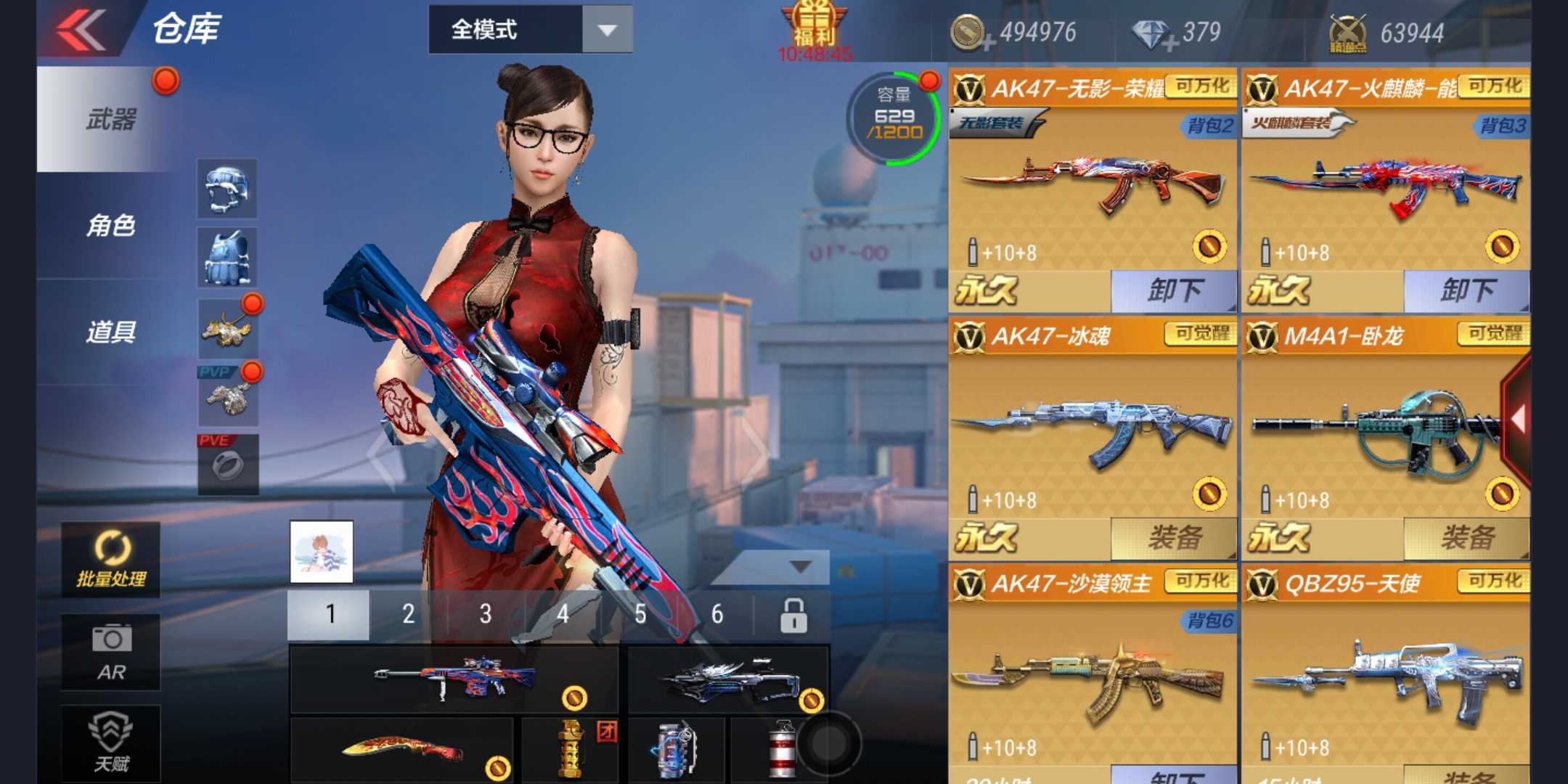Toggle the 可万化 tag on AK47-无影-荣耀
Screen dimensions: 1568x784
(x=1203, y=85)
